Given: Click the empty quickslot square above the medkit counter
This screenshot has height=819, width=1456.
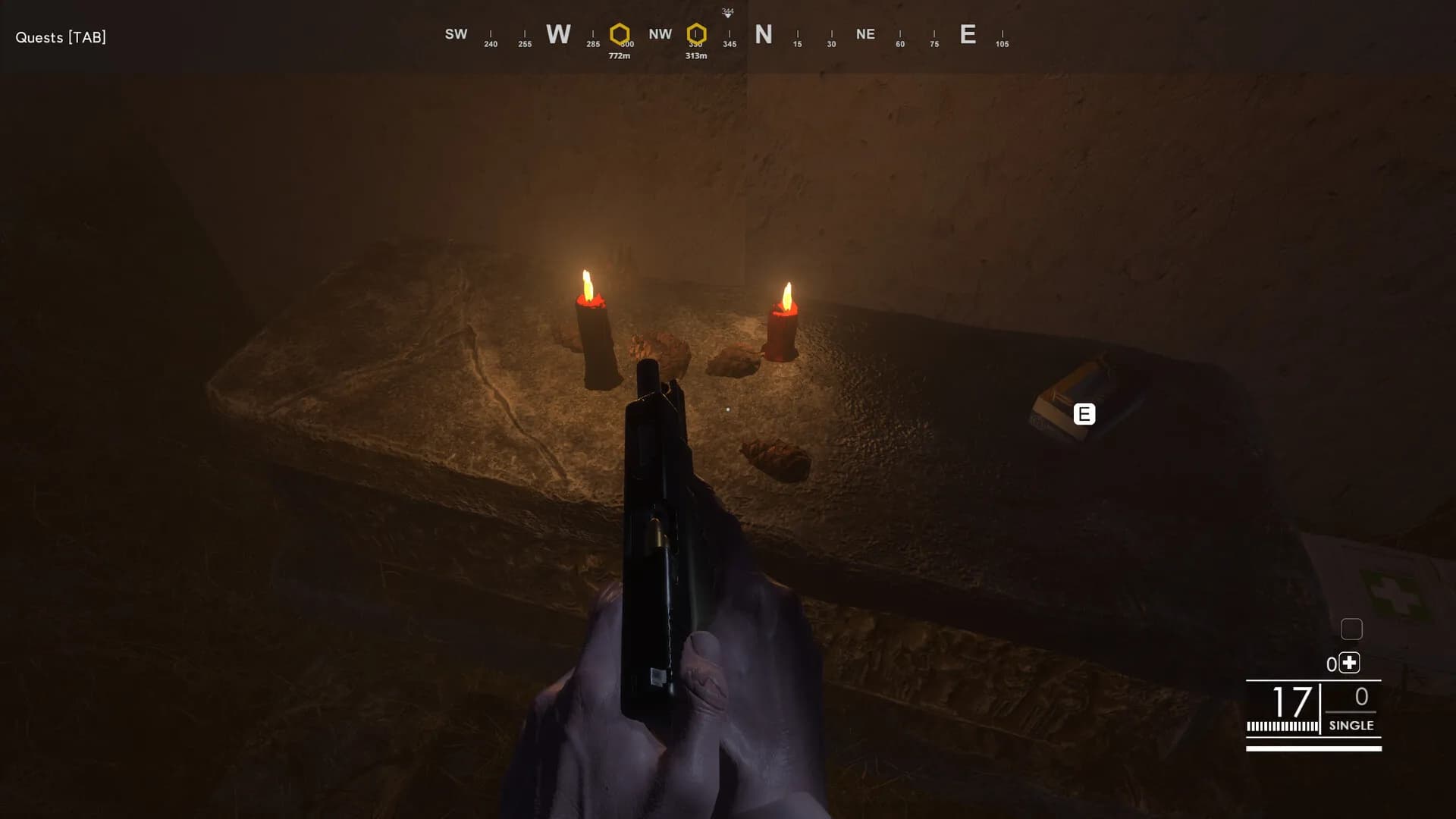Looking at the screenshot, I should (x=1352, y=629).
